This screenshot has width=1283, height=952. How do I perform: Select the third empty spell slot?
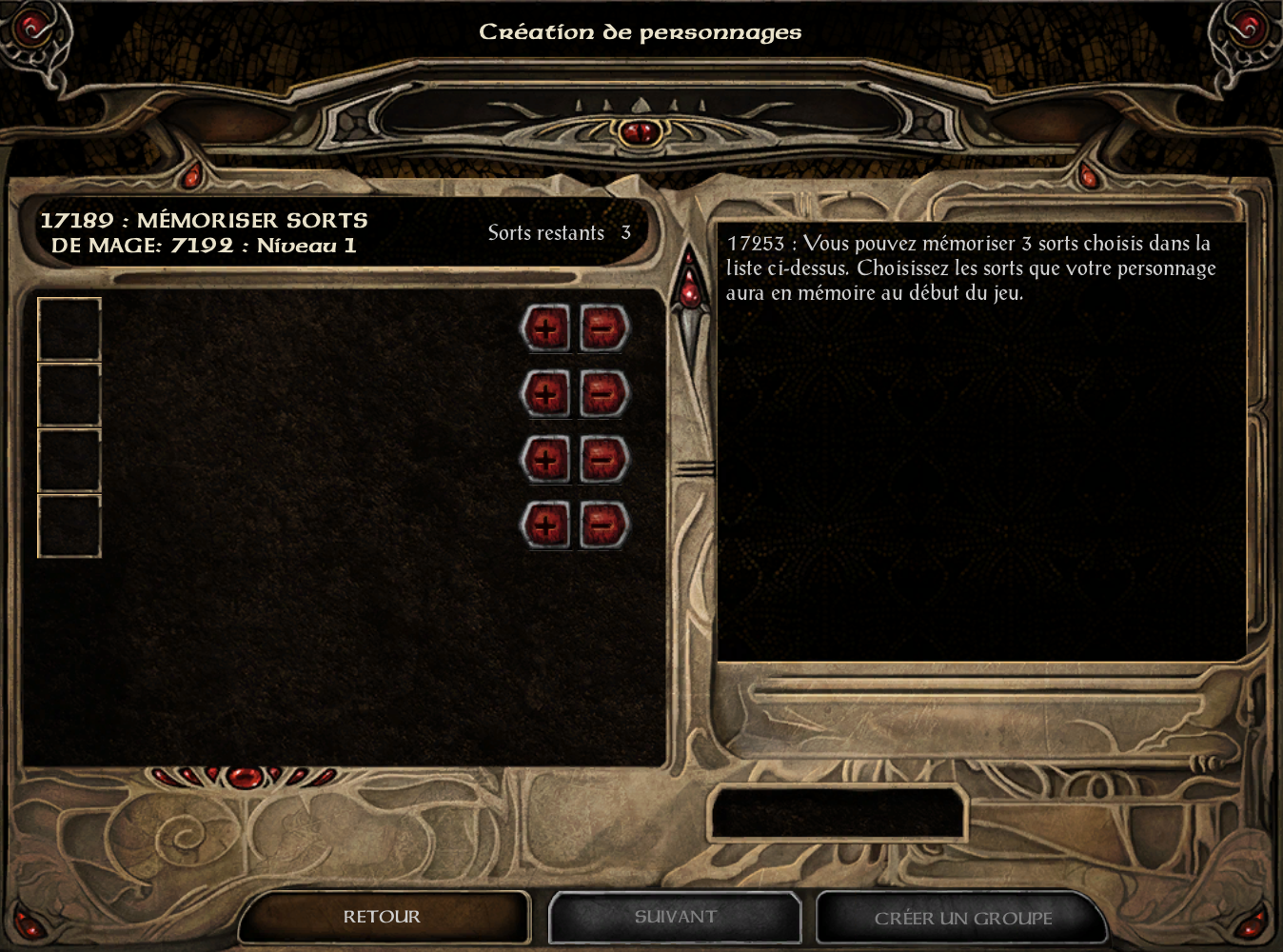pos(68,457)
